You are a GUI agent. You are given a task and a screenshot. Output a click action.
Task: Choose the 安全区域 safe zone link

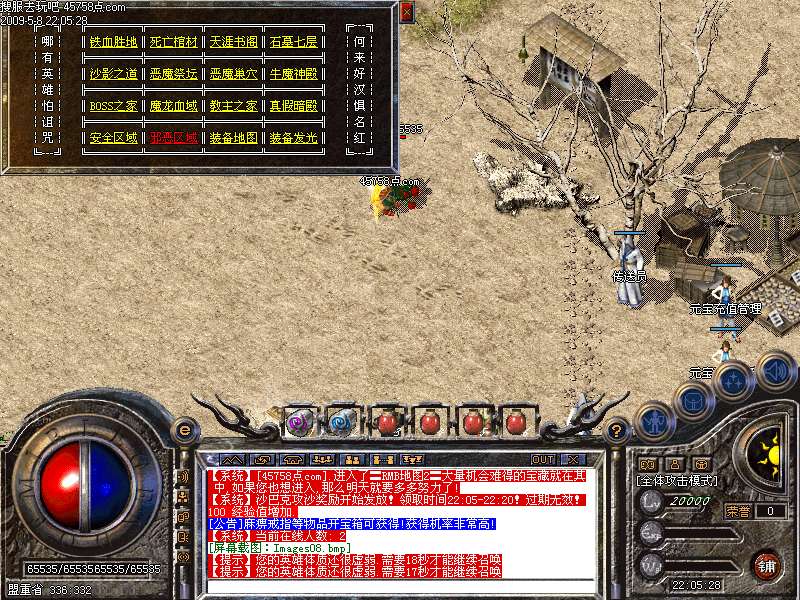(113, 138)
